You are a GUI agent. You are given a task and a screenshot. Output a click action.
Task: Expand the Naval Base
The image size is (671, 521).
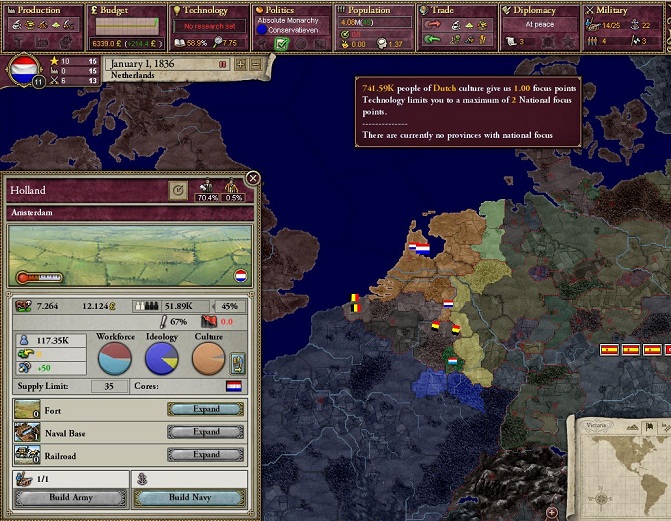(x=206, y=432)
